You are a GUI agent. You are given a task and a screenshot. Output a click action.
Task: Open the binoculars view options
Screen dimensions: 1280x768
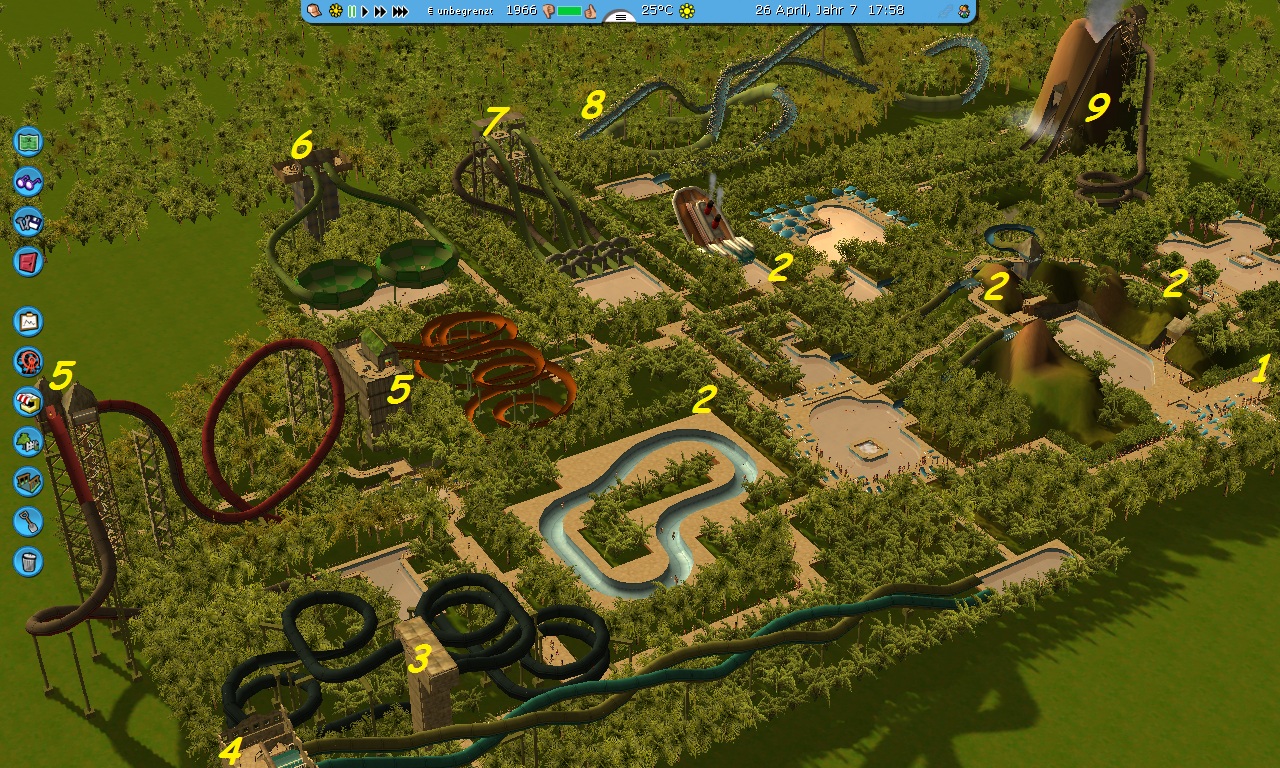click(28, 181)
